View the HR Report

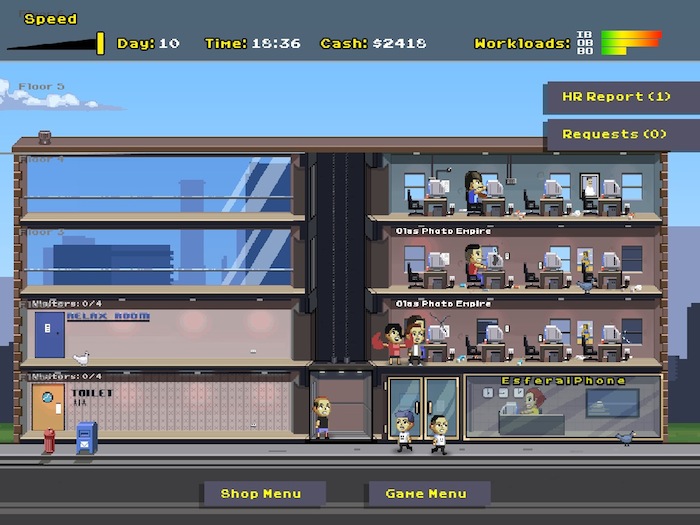617,97
